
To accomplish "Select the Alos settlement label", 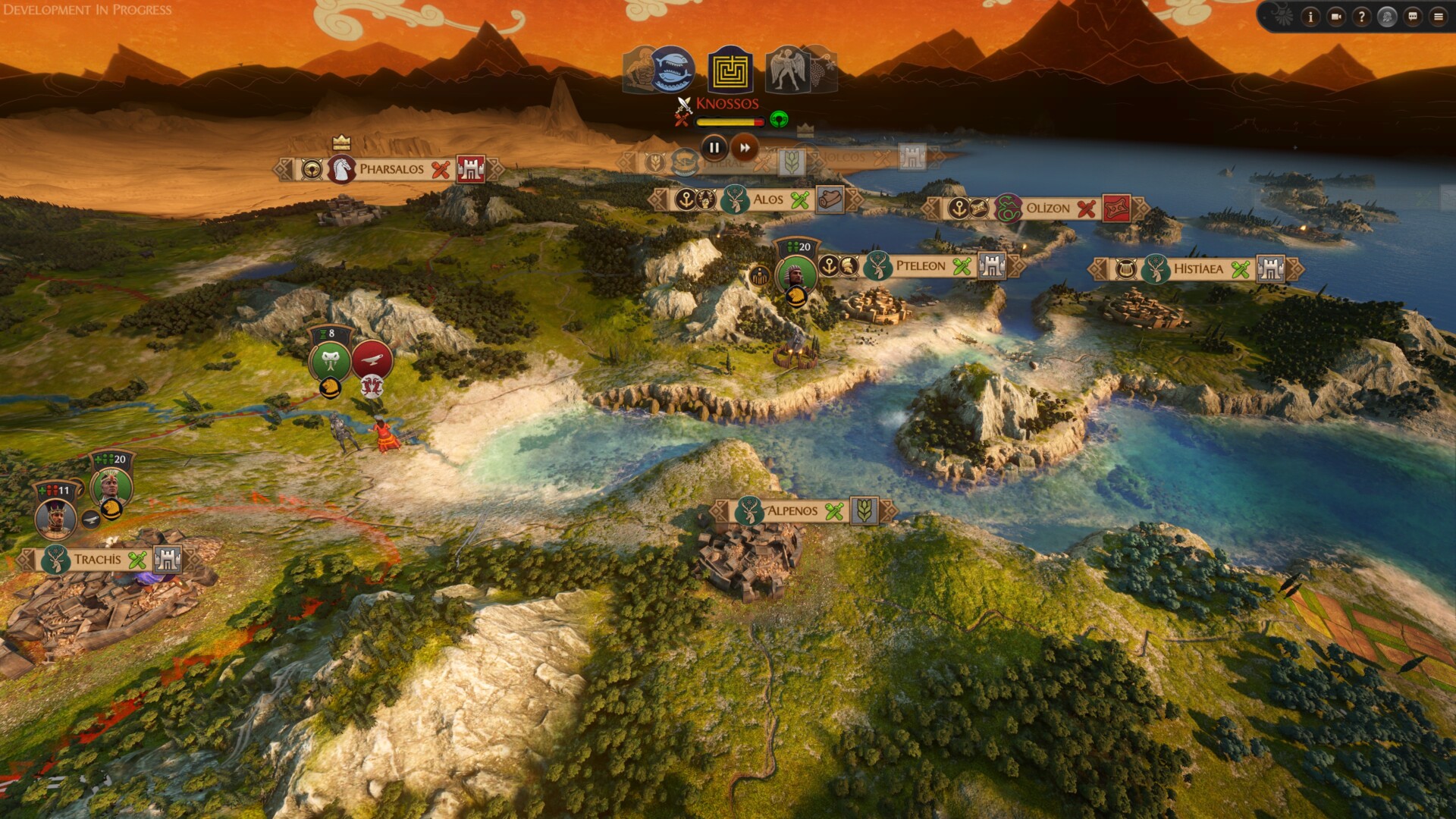I will pos(767,199).
